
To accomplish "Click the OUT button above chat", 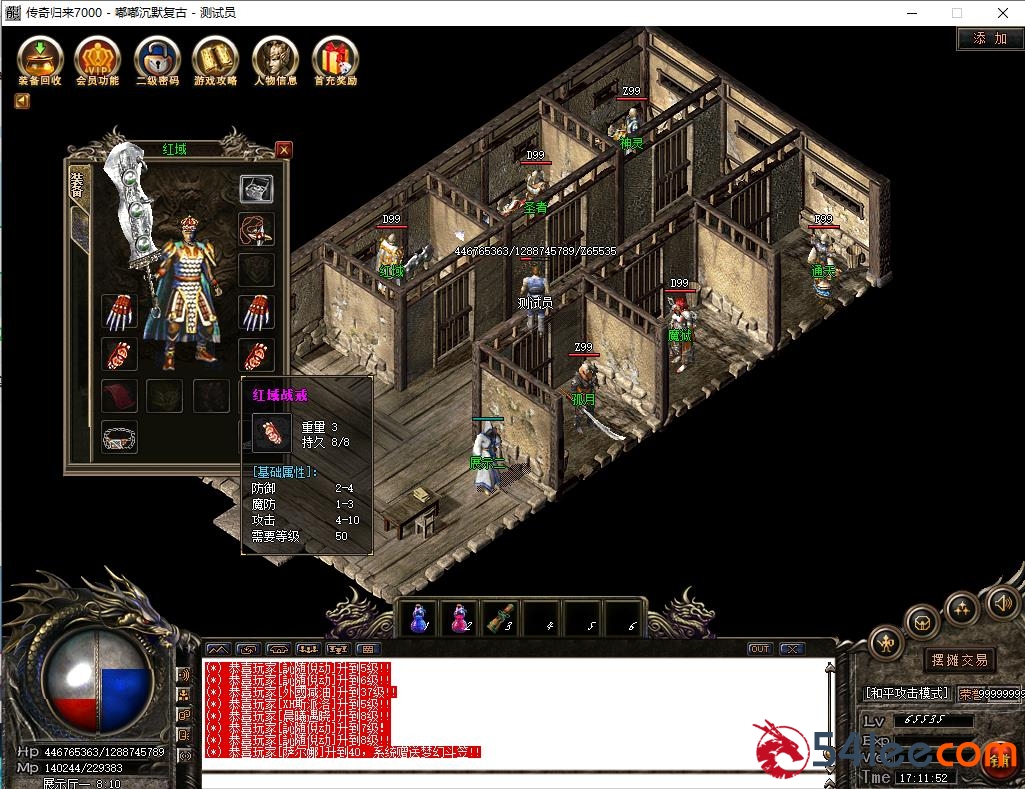I will (760, 649).
